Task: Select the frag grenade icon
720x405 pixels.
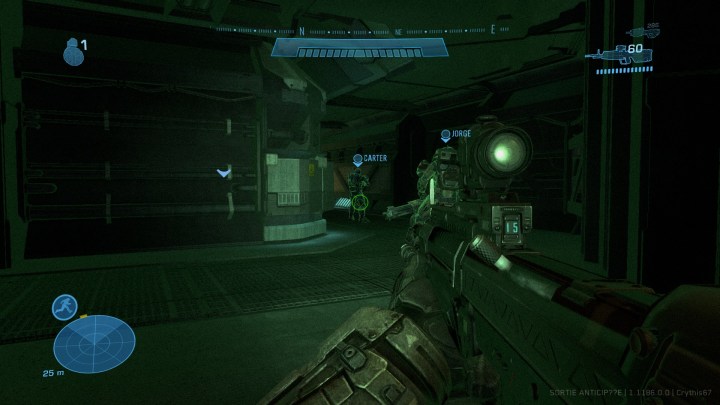Action: (71, 52)
